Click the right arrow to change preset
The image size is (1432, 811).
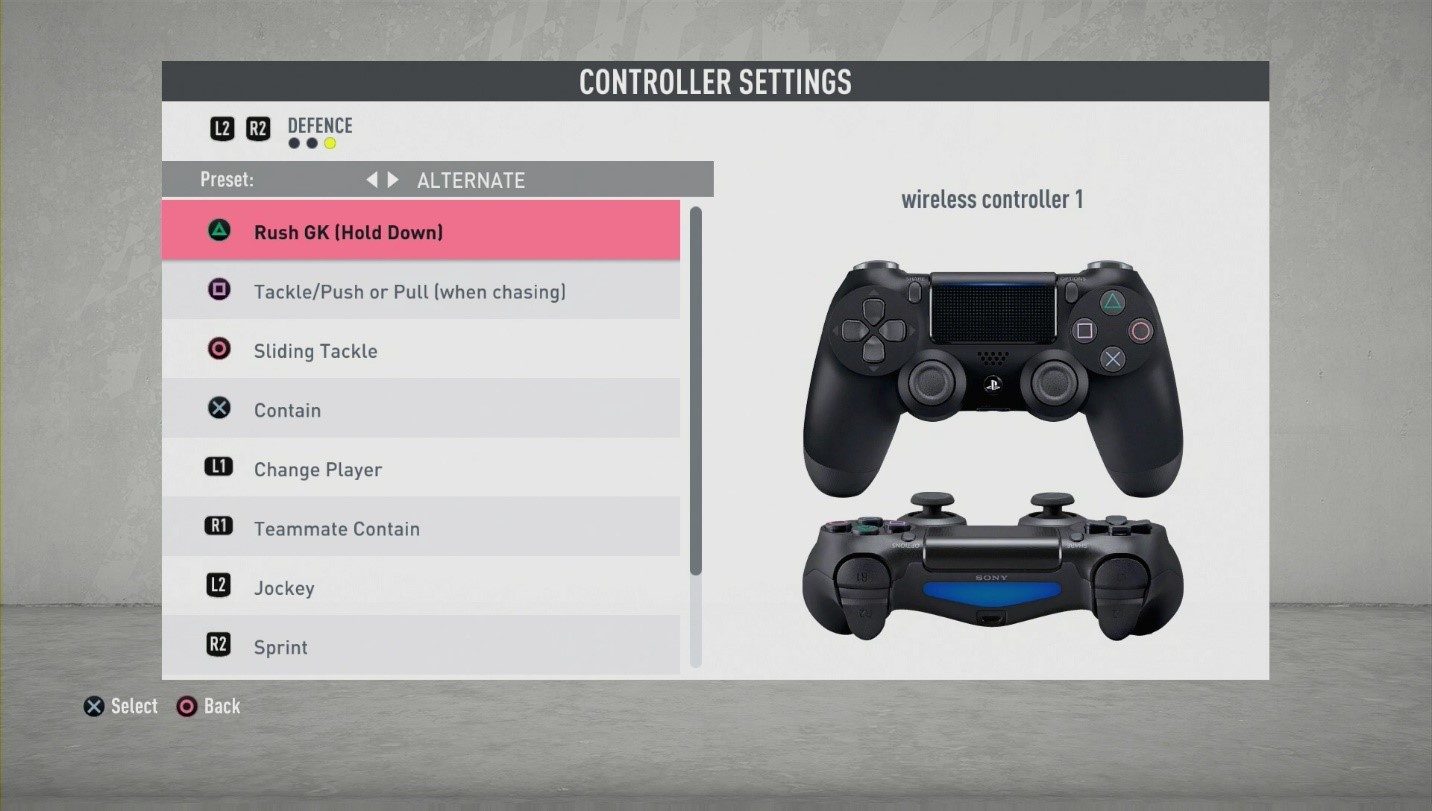[x=391, y=179]
